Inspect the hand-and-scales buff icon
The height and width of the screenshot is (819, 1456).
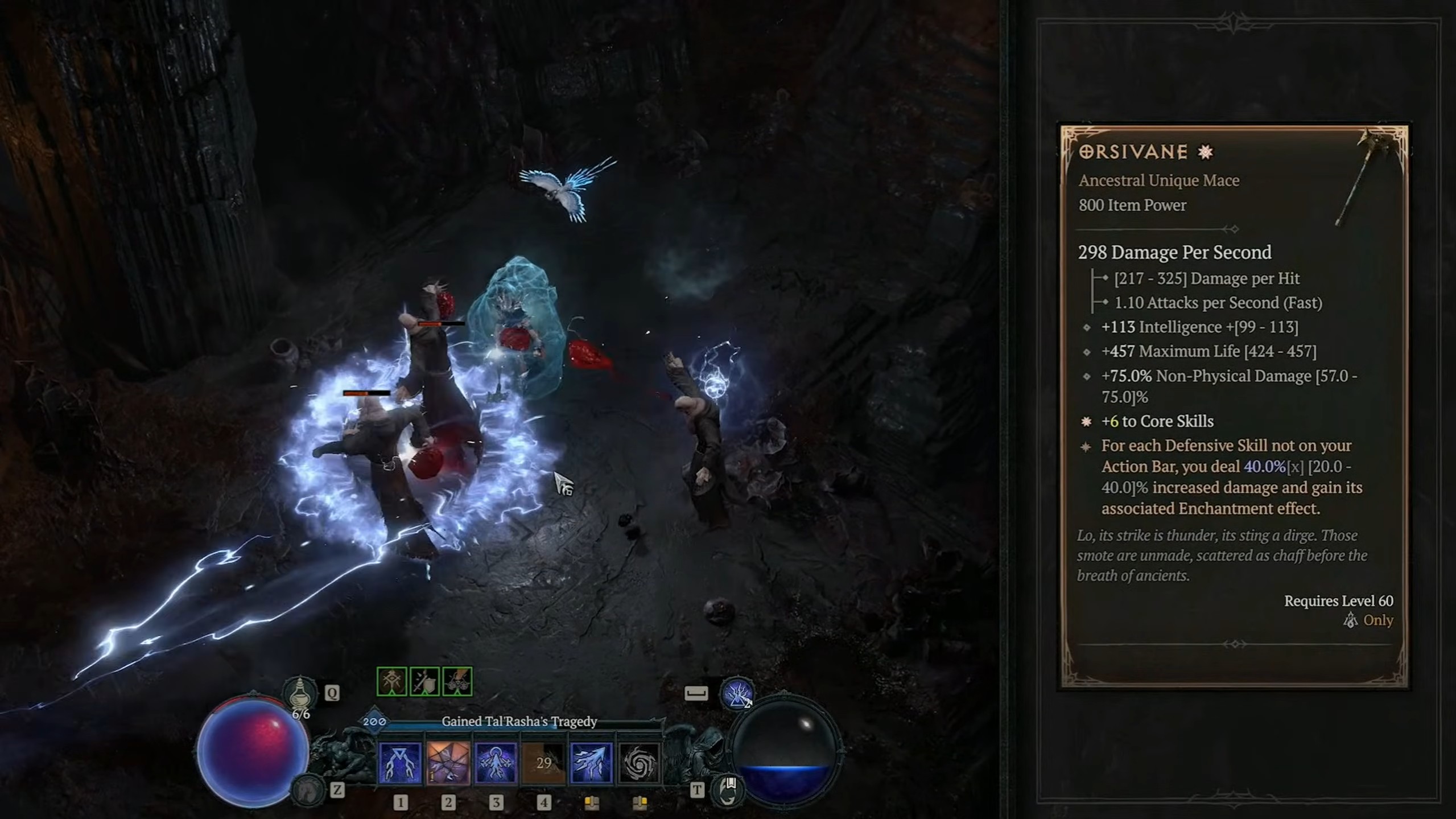(x=457, y=681)
